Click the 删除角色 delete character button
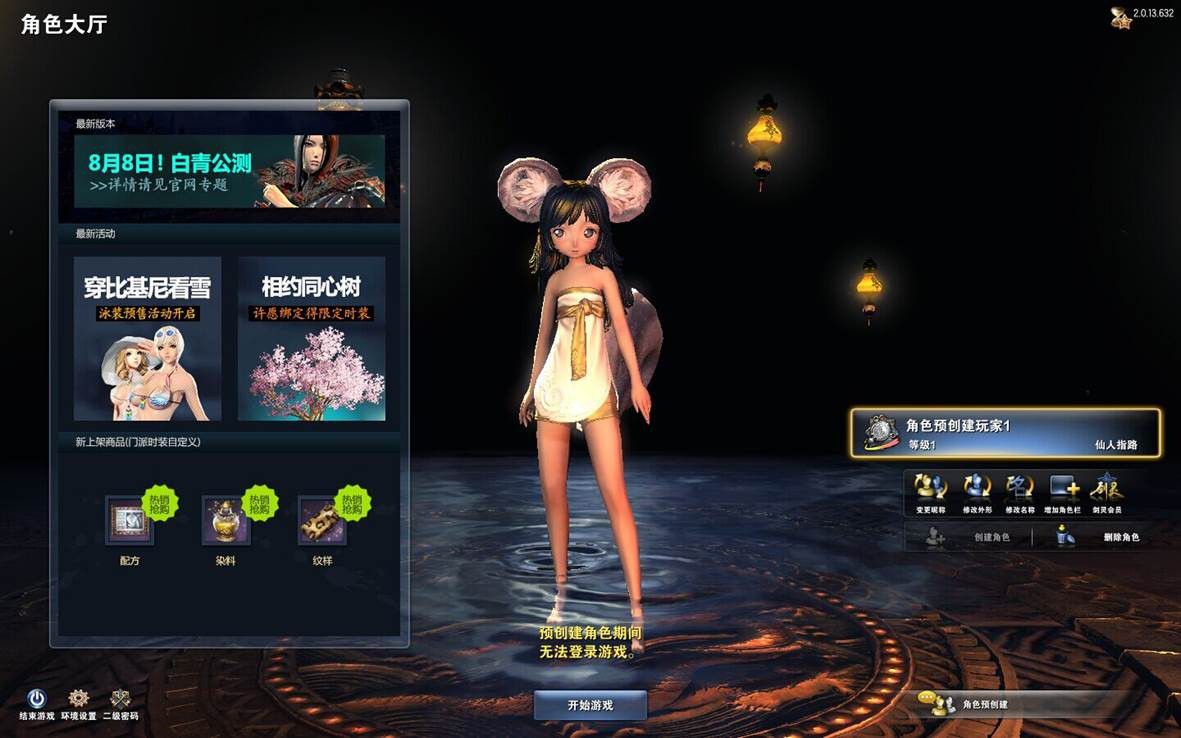 click(x=1098, y=537)
